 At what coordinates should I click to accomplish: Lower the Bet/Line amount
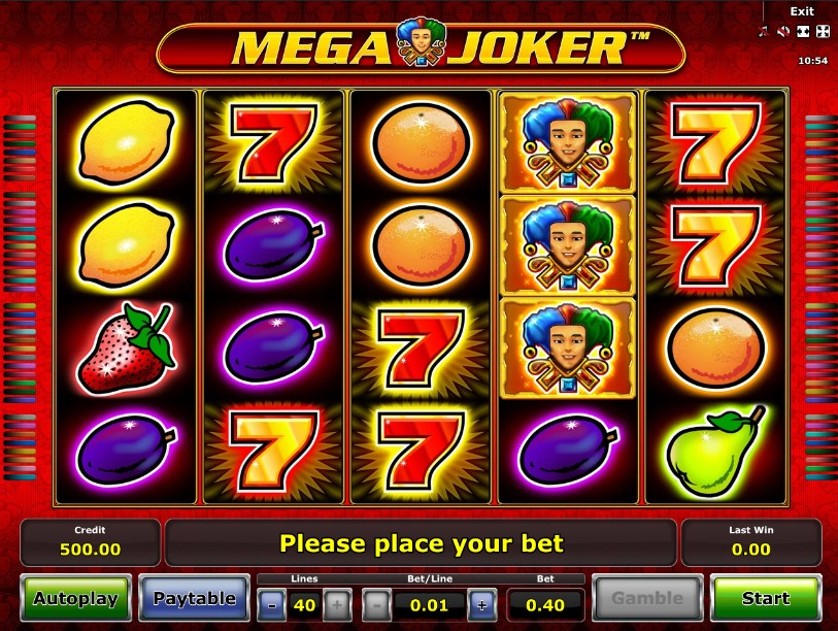click(376, 604)
